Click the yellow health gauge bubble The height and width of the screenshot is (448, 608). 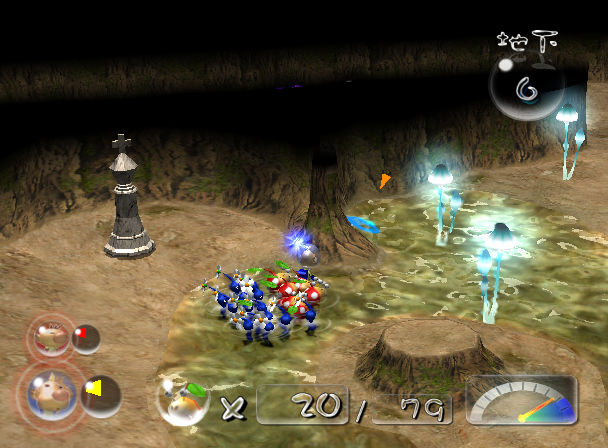point(101,394)
